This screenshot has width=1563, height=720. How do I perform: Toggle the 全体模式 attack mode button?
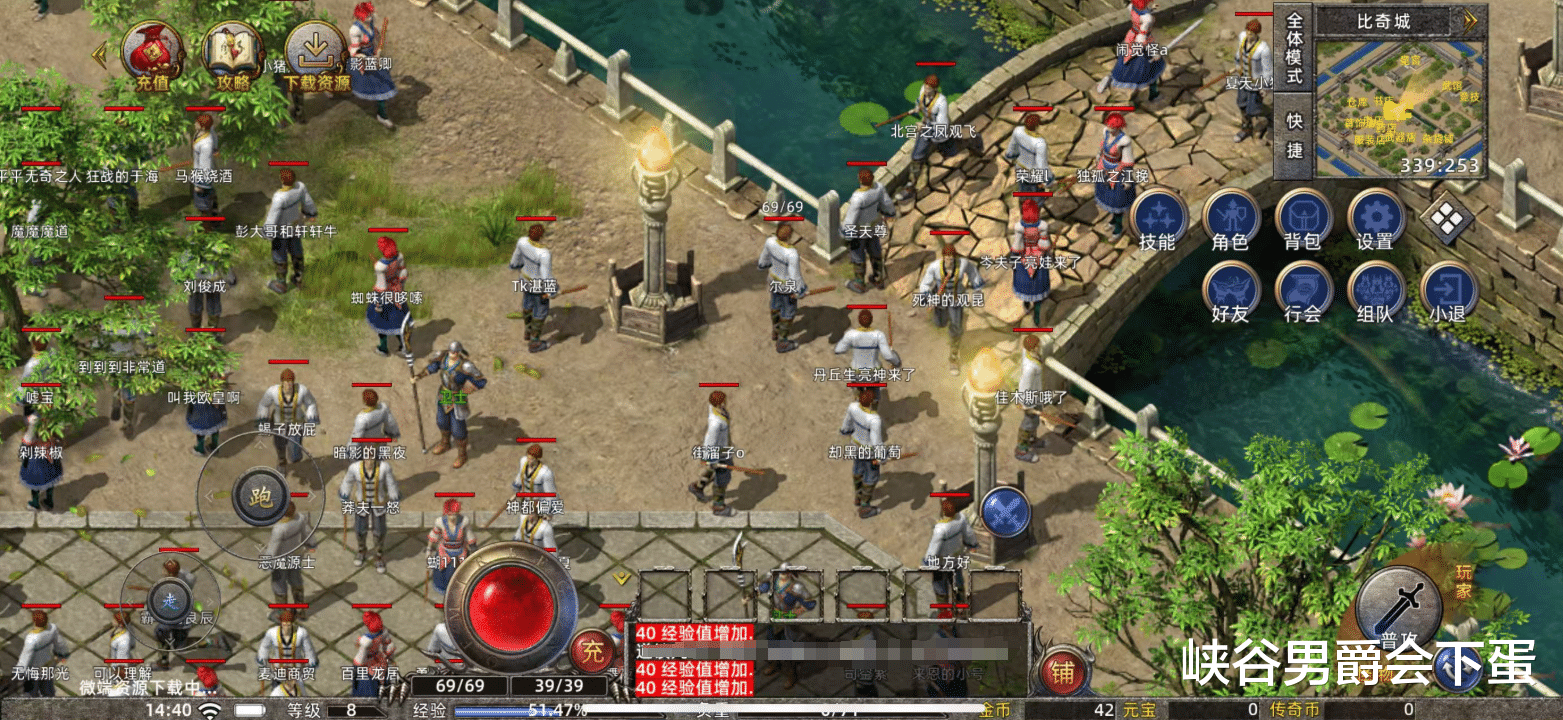(x=1294, y=48)
